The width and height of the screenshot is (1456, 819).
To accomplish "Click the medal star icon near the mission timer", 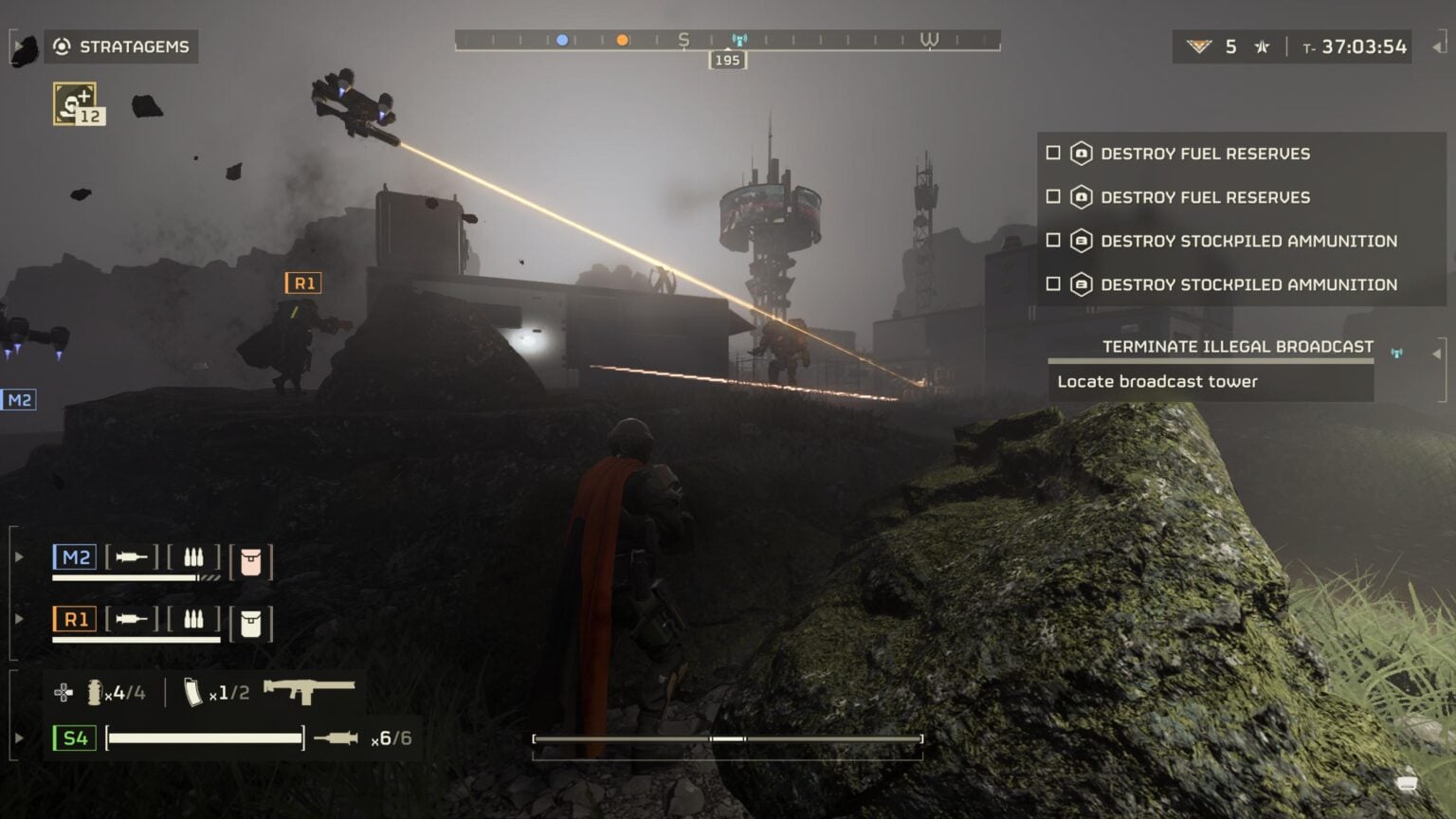I will pyautogui.click(x=1261, y=45).
